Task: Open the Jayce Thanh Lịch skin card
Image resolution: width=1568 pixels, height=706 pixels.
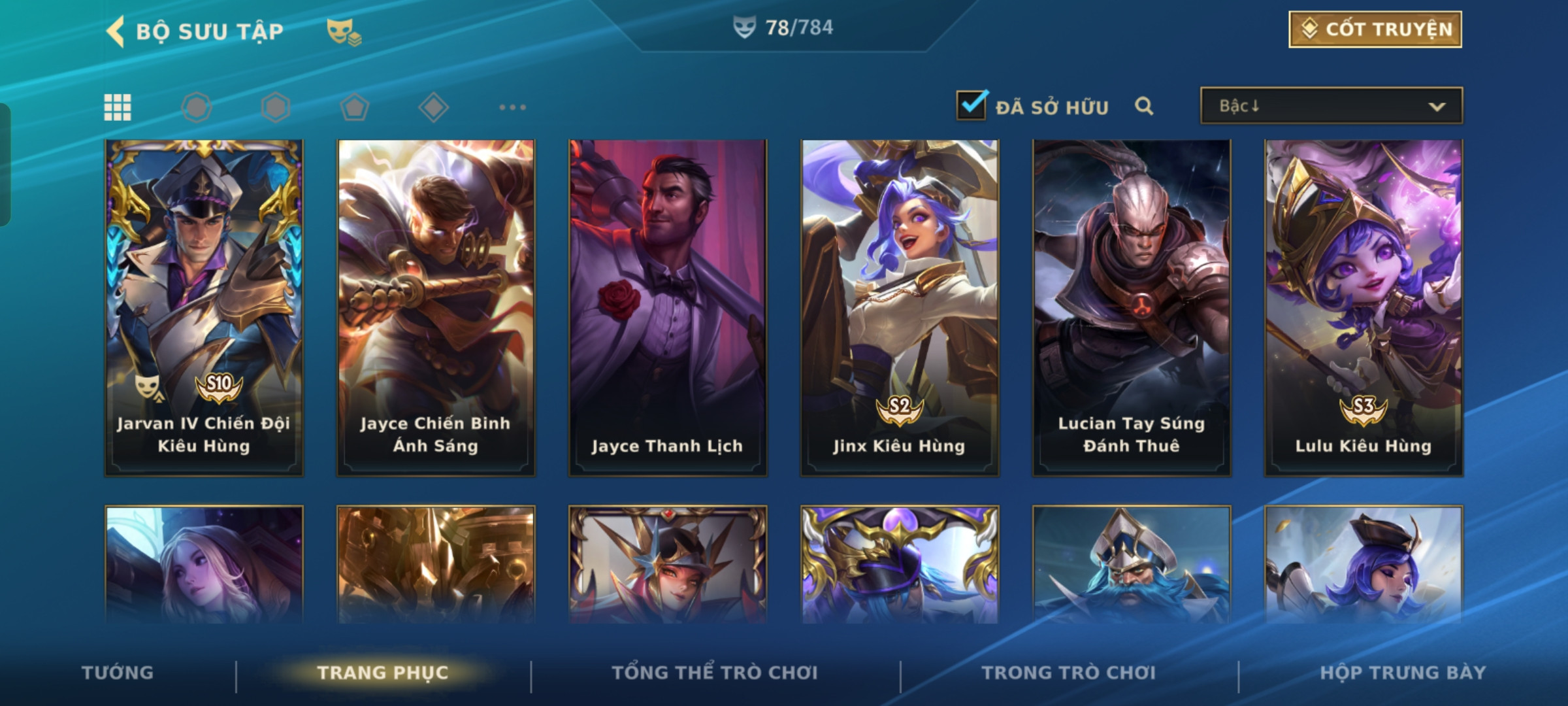Action: pyautogui.click(x=668, y=307)
